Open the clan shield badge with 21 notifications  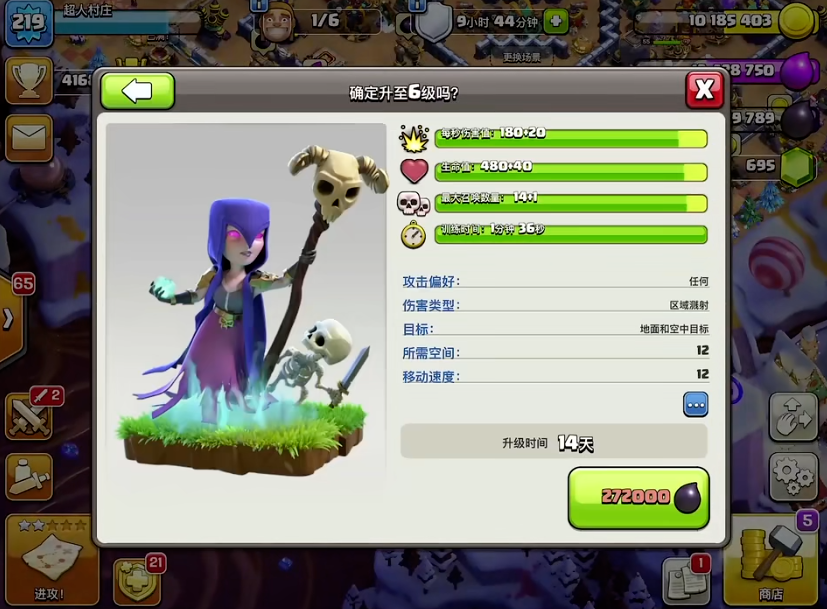click(x=135, y=578)
